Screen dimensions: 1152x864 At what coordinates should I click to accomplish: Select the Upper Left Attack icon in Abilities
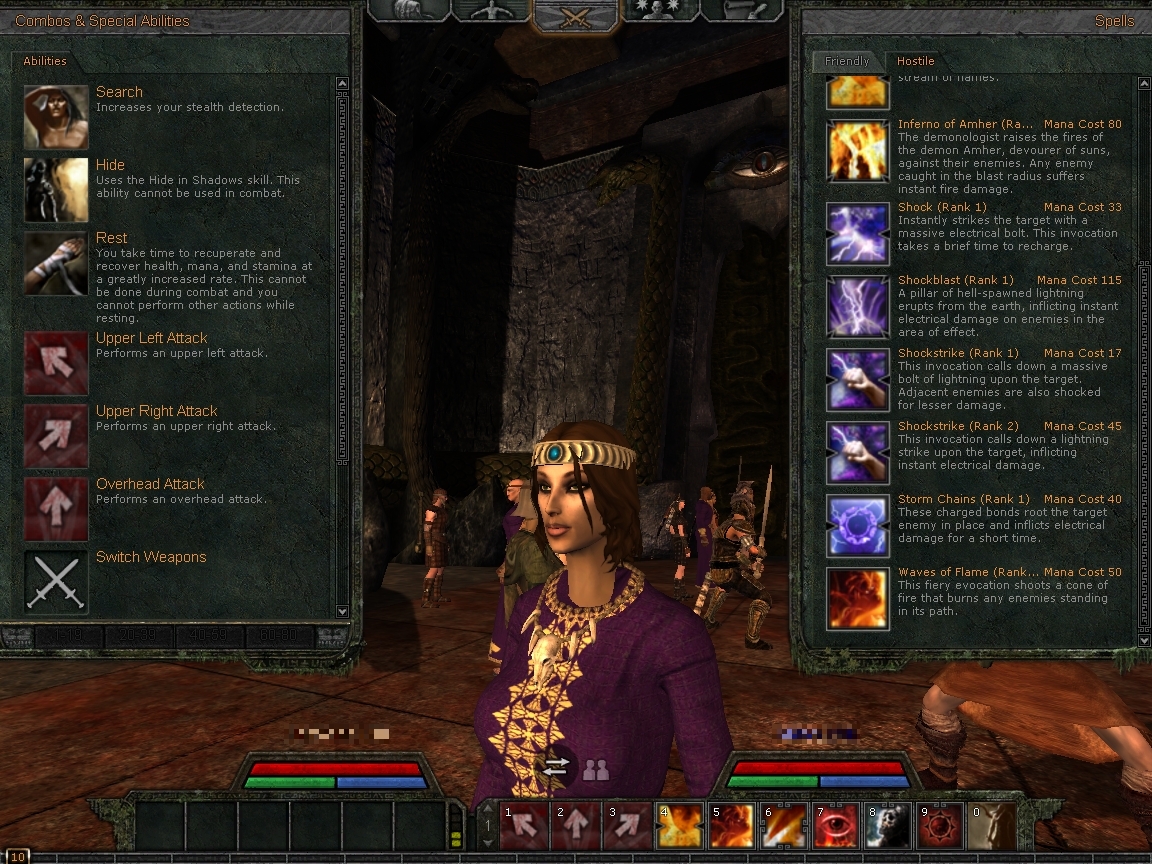point(56,364)
